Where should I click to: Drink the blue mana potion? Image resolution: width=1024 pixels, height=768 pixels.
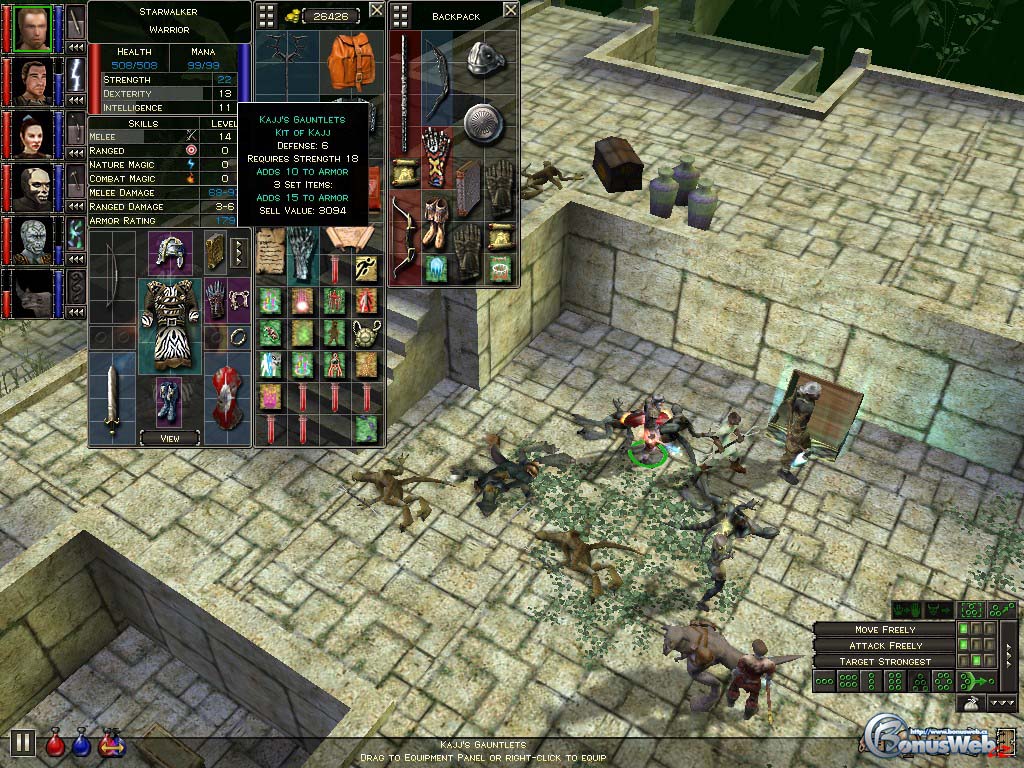81,743
